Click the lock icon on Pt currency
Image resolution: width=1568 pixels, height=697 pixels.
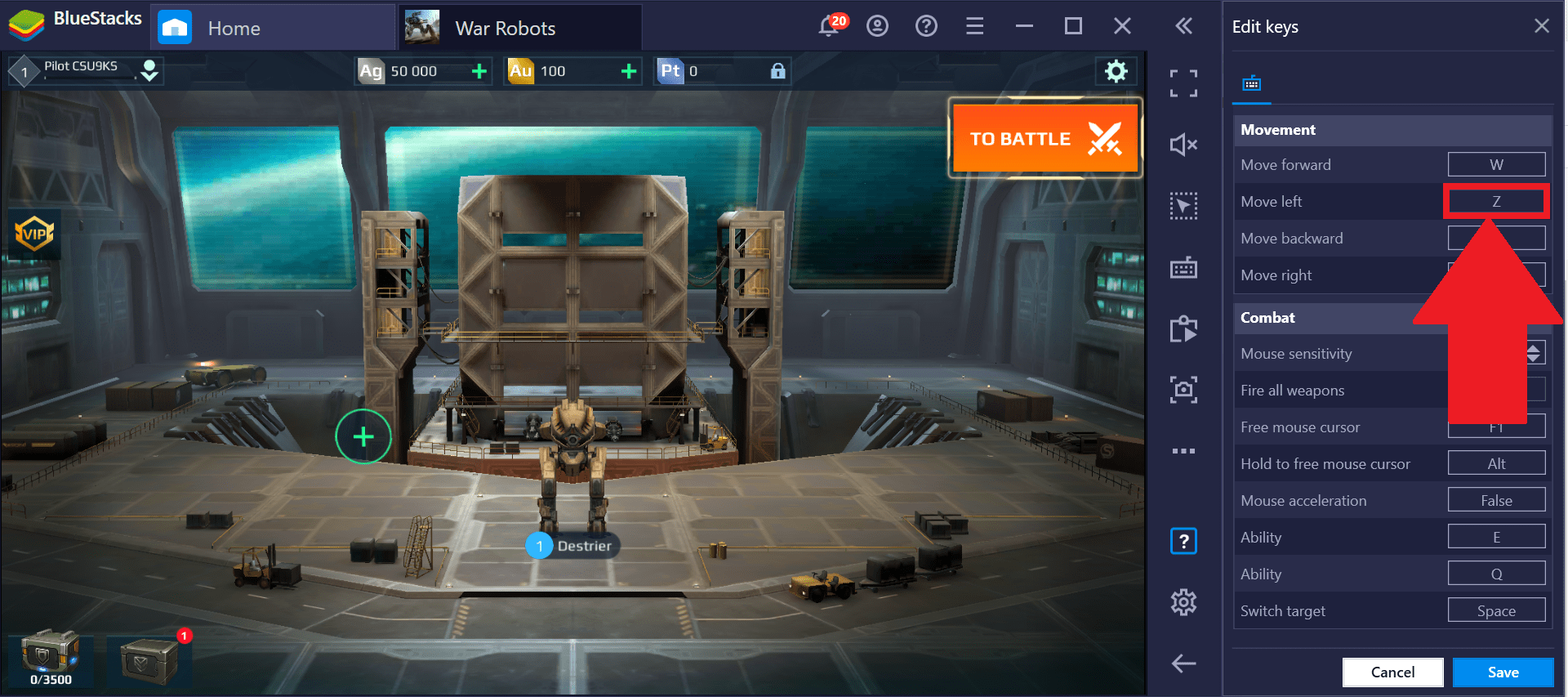coord(777,71)
